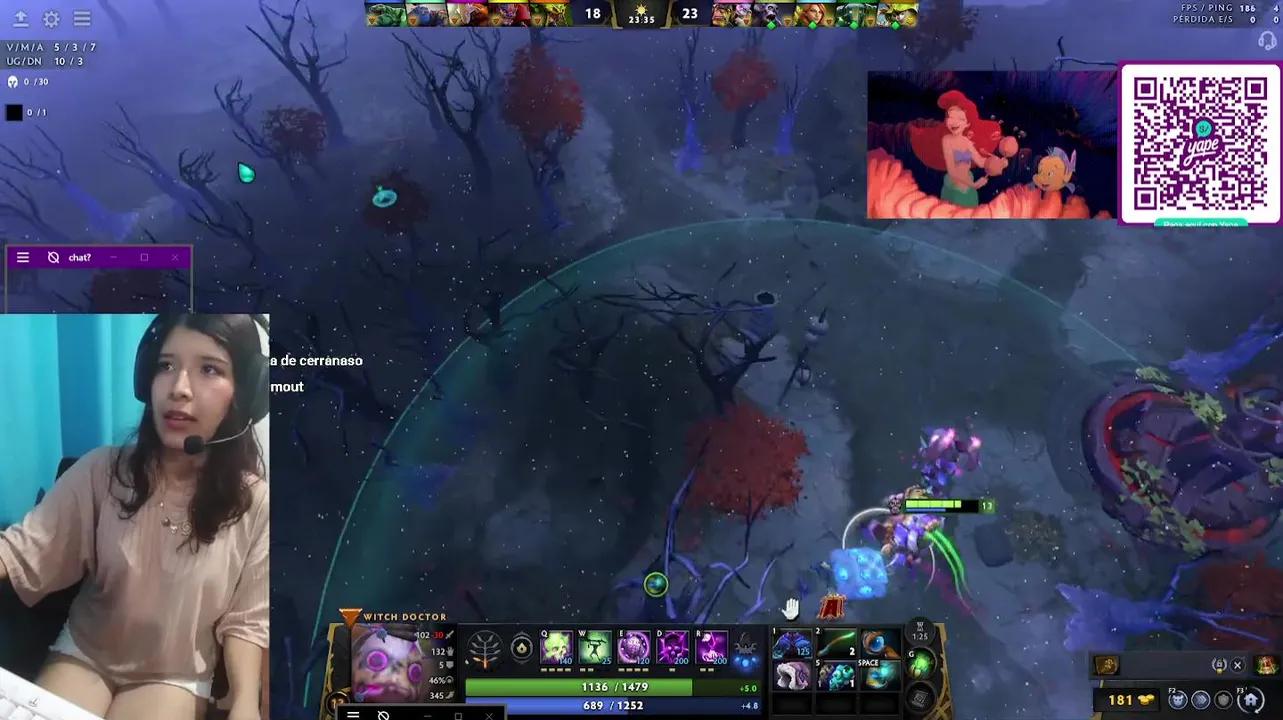The width and height of the screenshot is (1283, 720).
Task: Toggle the quickbuy lock icon
Action: 1220,665
